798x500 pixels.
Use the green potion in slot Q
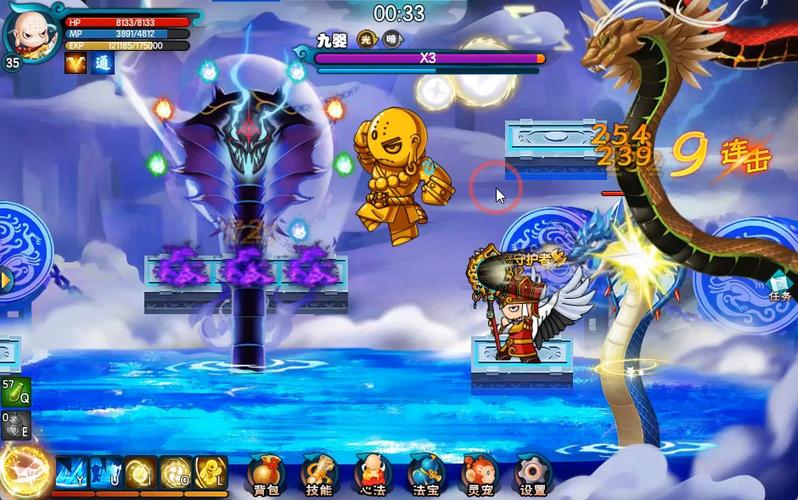pyautogui.click(x=14, y=391)
